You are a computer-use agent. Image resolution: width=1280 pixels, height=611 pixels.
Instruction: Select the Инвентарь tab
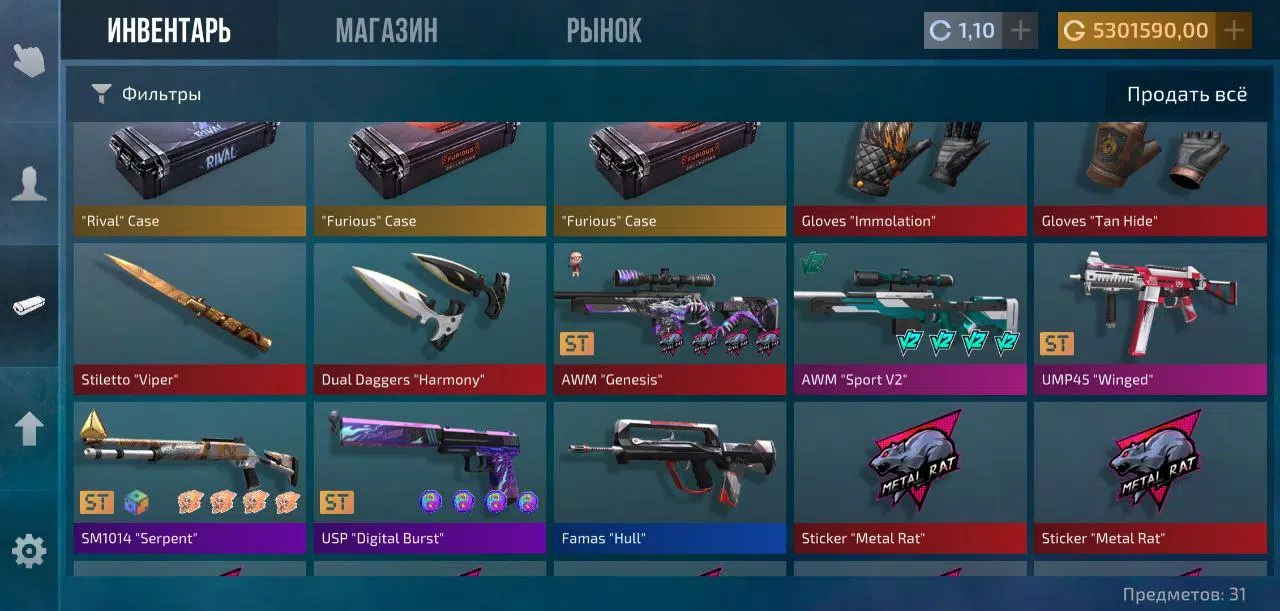(169, 31)
